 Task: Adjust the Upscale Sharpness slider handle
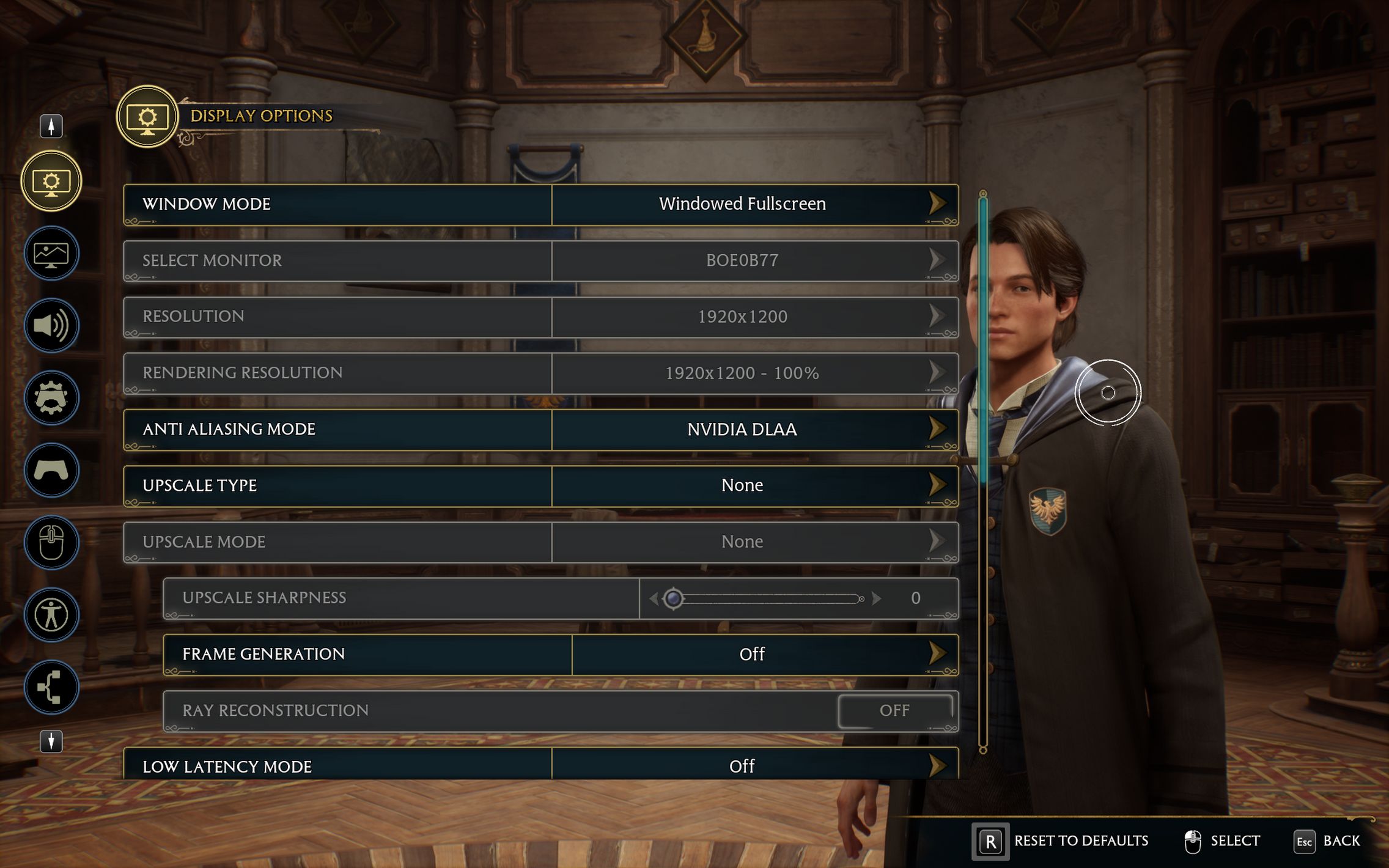(x=673, y=598)
